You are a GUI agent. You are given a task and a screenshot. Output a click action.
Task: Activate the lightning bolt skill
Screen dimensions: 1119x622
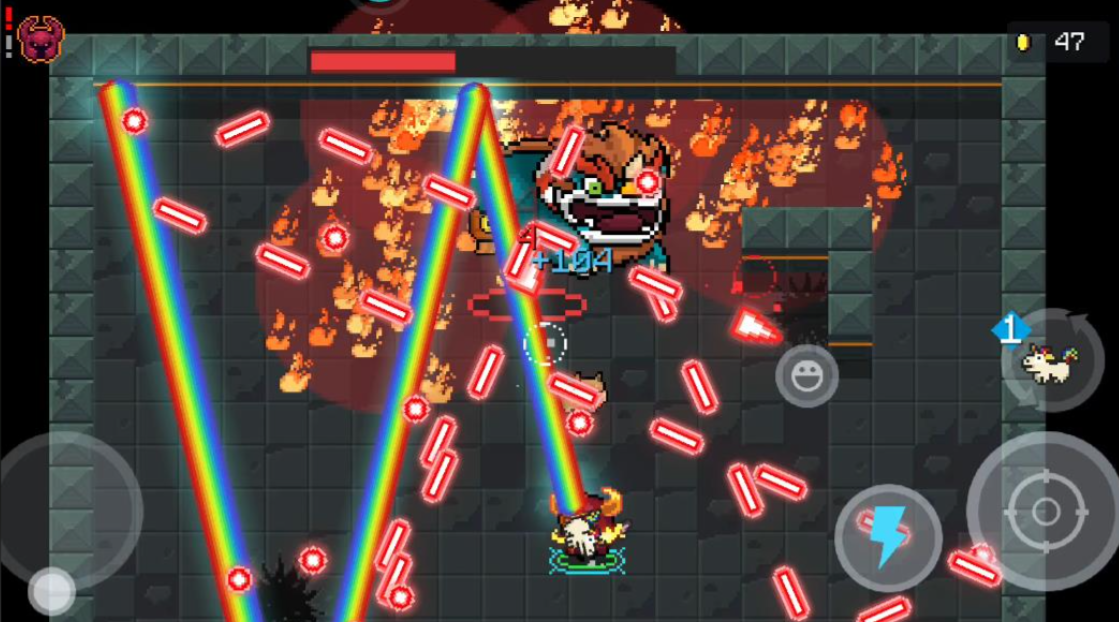point(887,537)
